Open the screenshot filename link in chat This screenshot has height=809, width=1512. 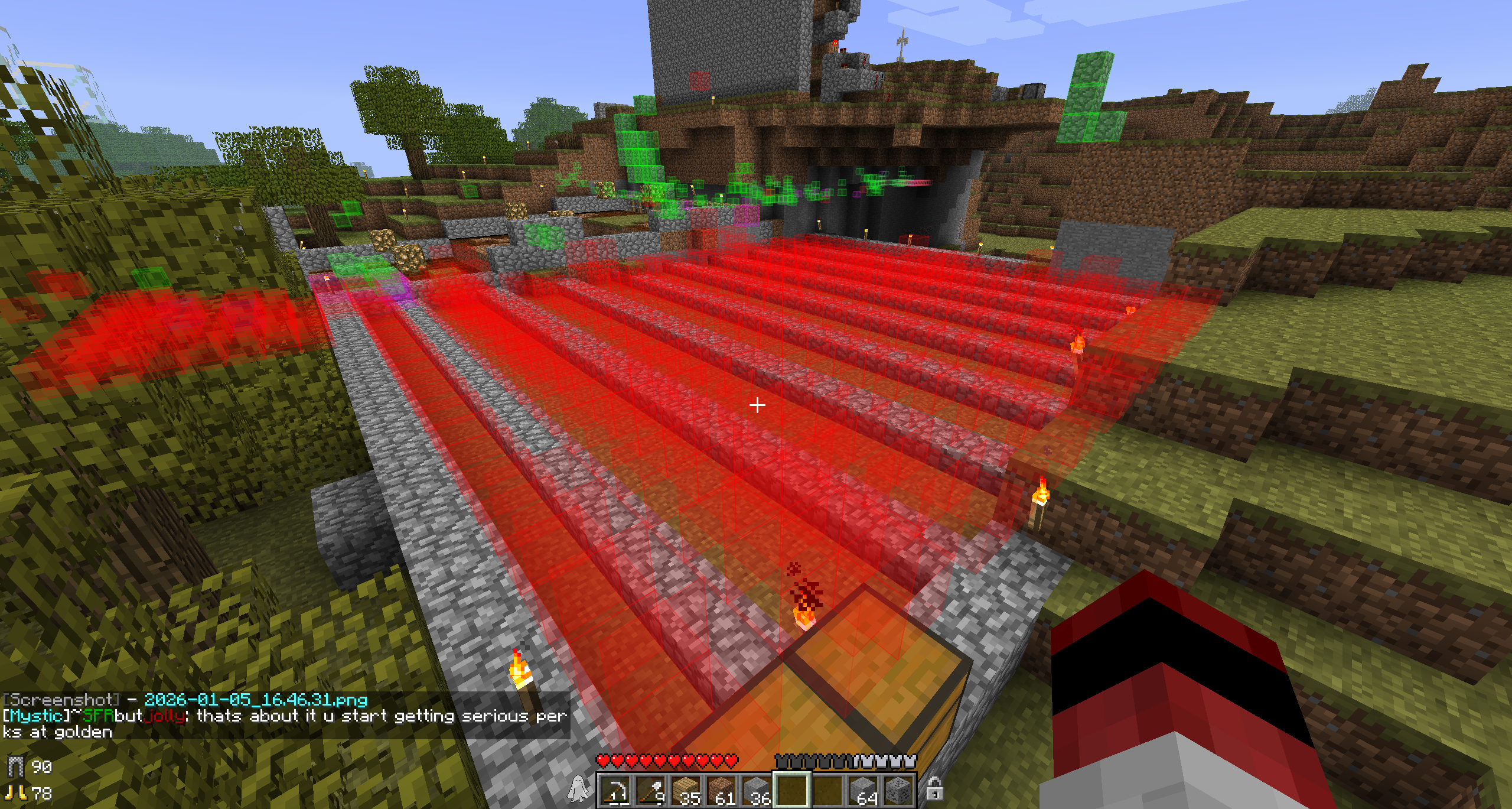[x=255, y=700]
